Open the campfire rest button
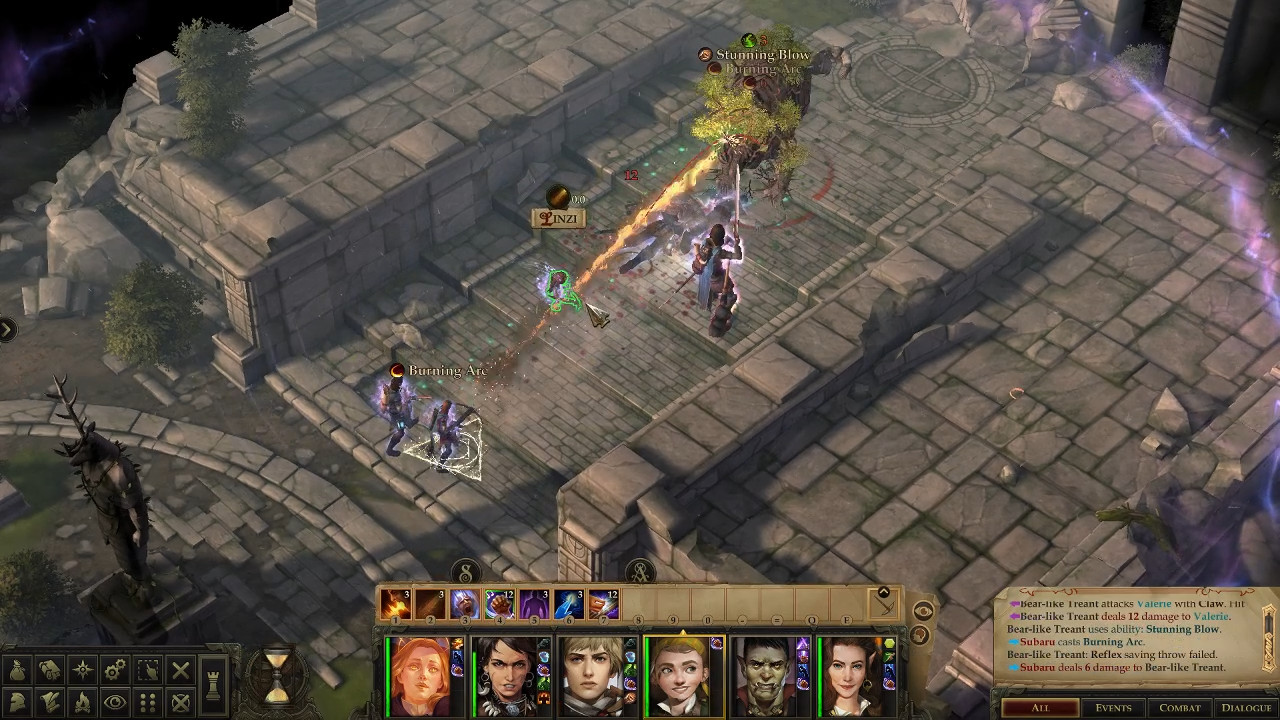This screenshot has height=720, width=1280. click(83, 702)
